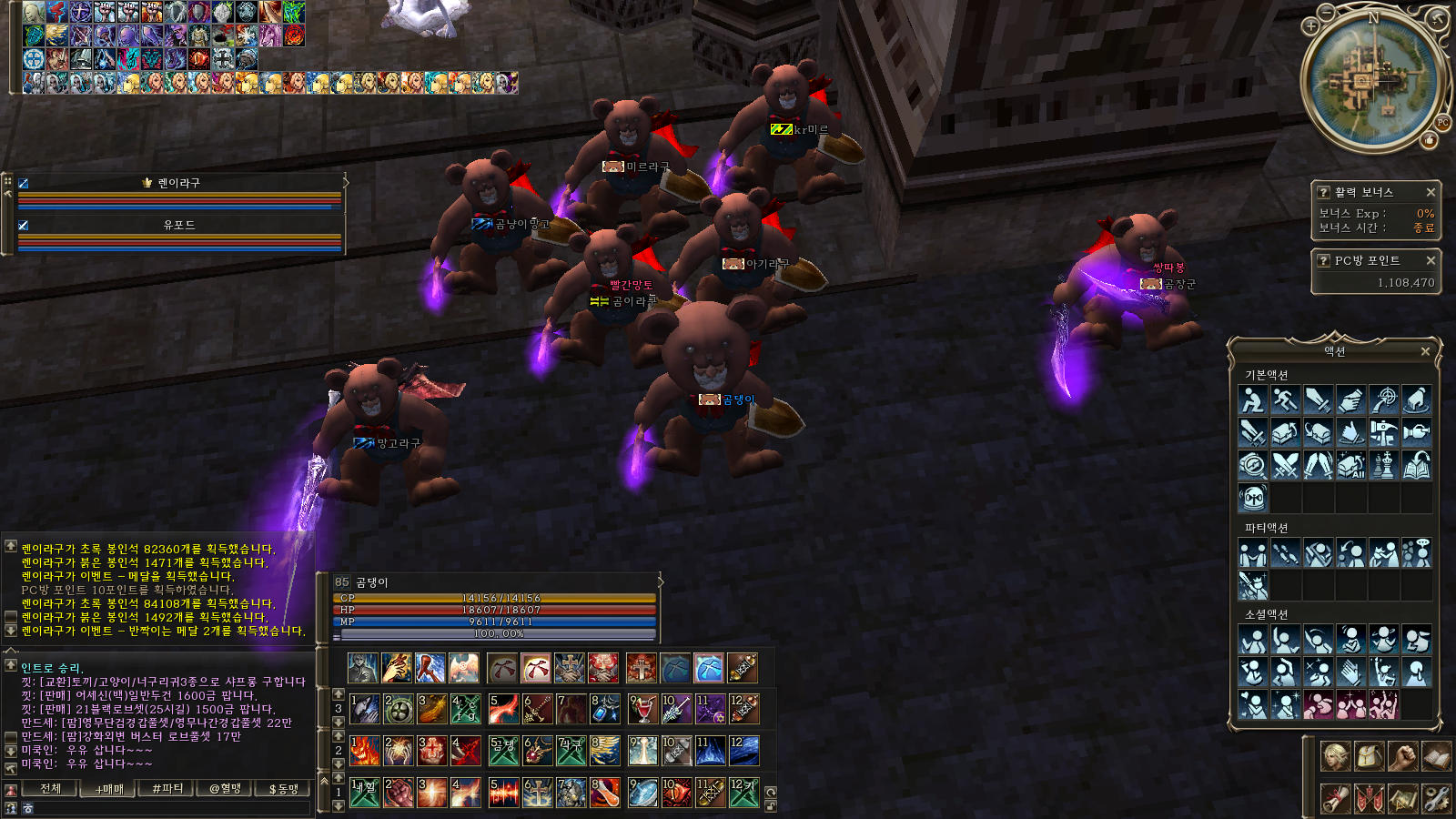
Task: Zoom out the minimap with minus button
Action: tap(1328, 12)
